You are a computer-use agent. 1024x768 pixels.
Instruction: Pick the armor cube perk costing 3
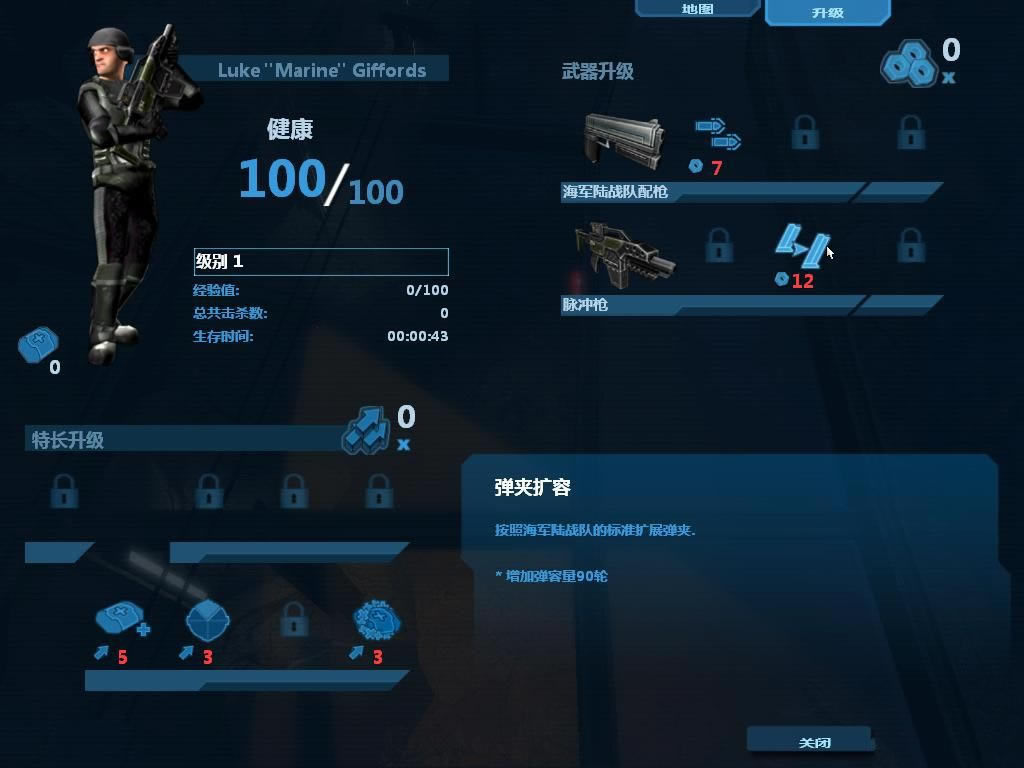tap(207, 621)
